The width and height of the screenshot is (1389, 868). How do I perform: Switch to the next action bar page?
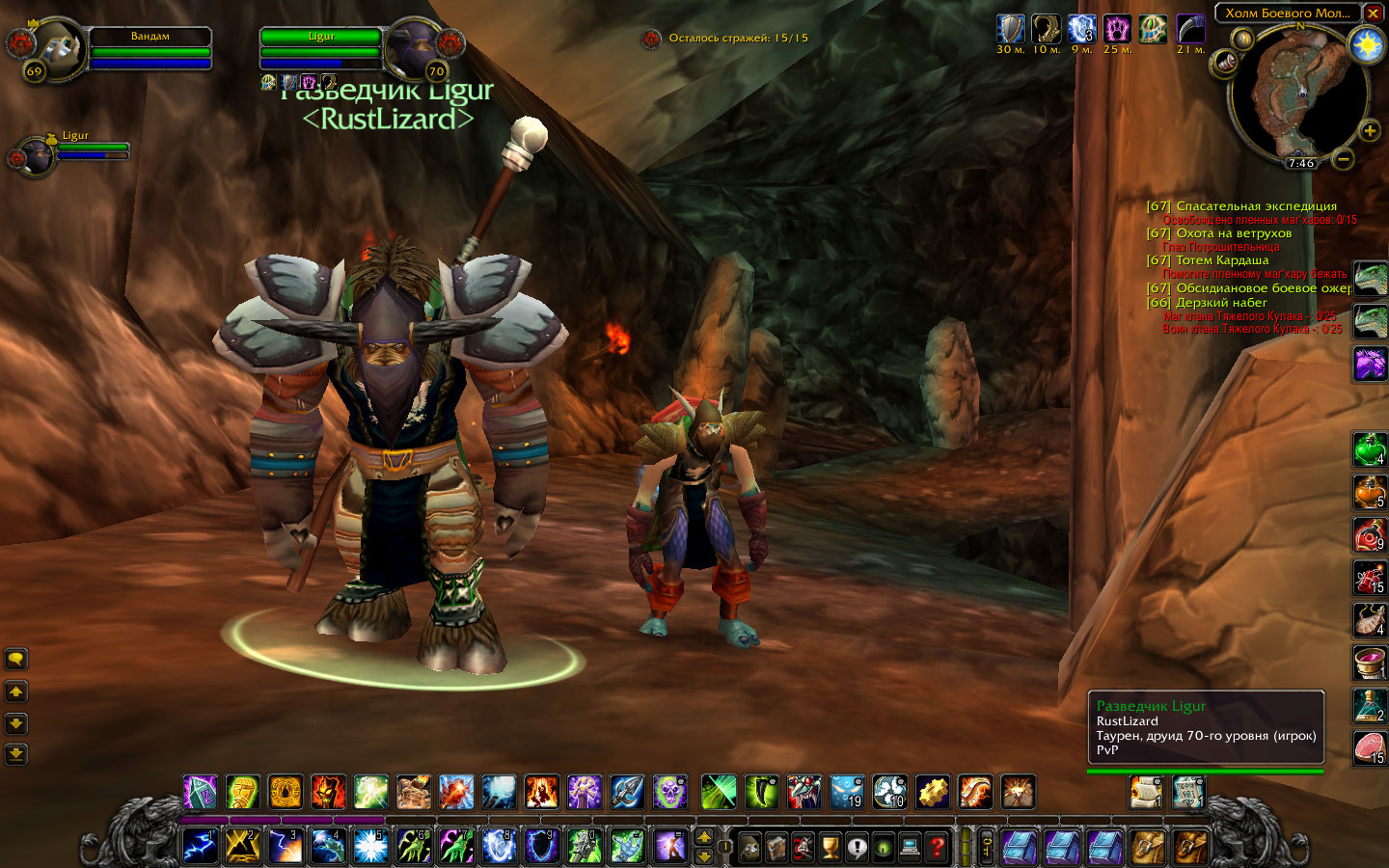704,836
